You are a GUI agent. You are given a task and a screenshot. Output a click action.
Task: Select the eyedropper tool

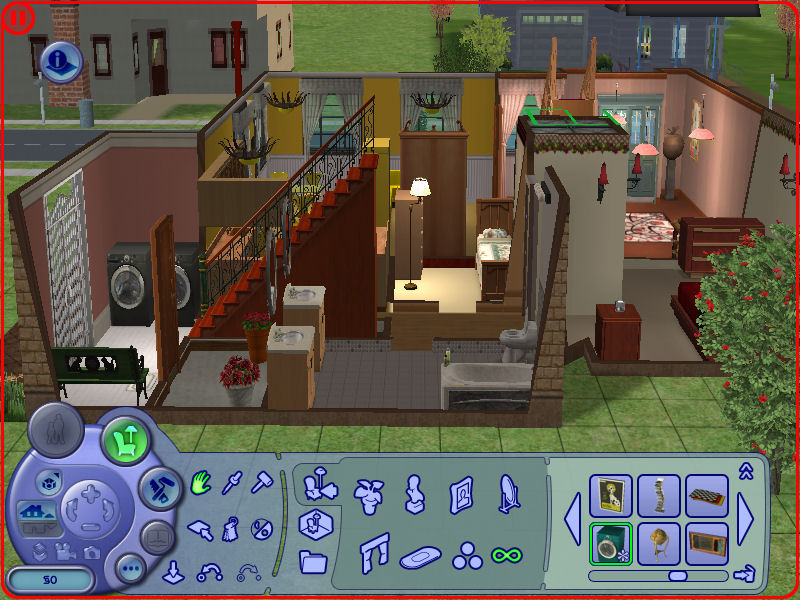point(232,484)
